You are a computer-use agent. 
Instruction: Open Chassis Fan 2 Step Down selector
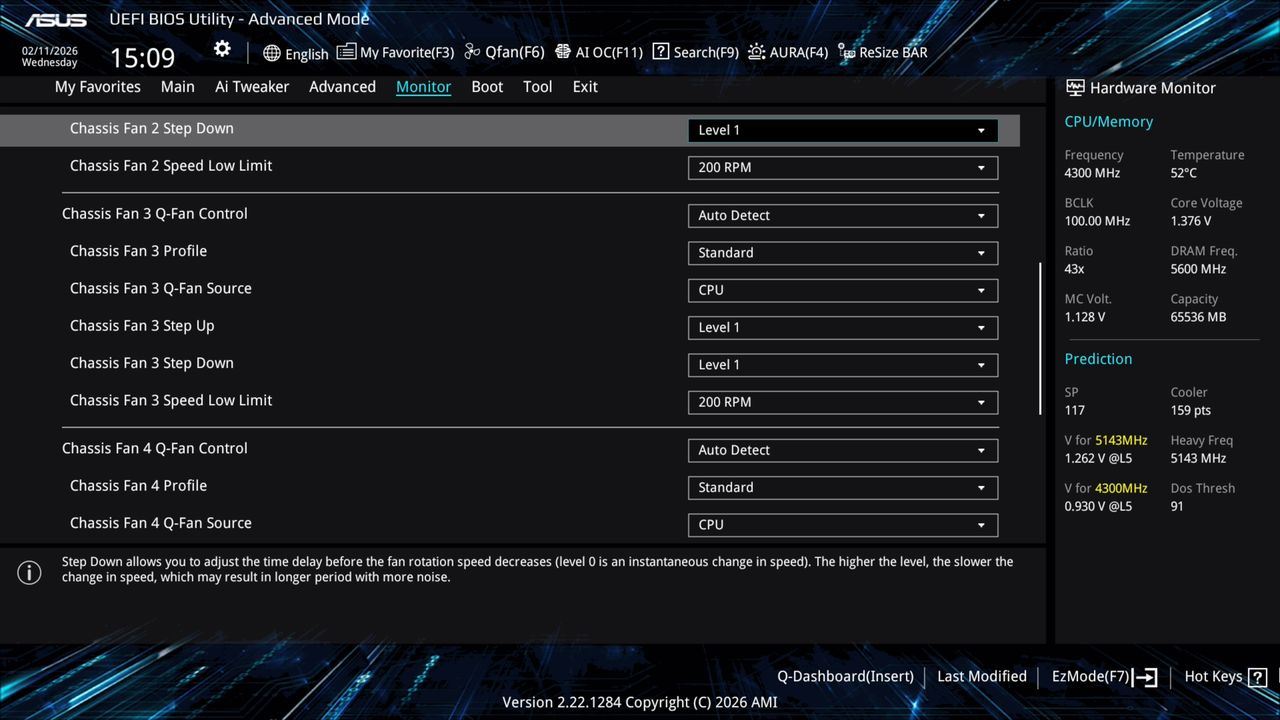842,130
